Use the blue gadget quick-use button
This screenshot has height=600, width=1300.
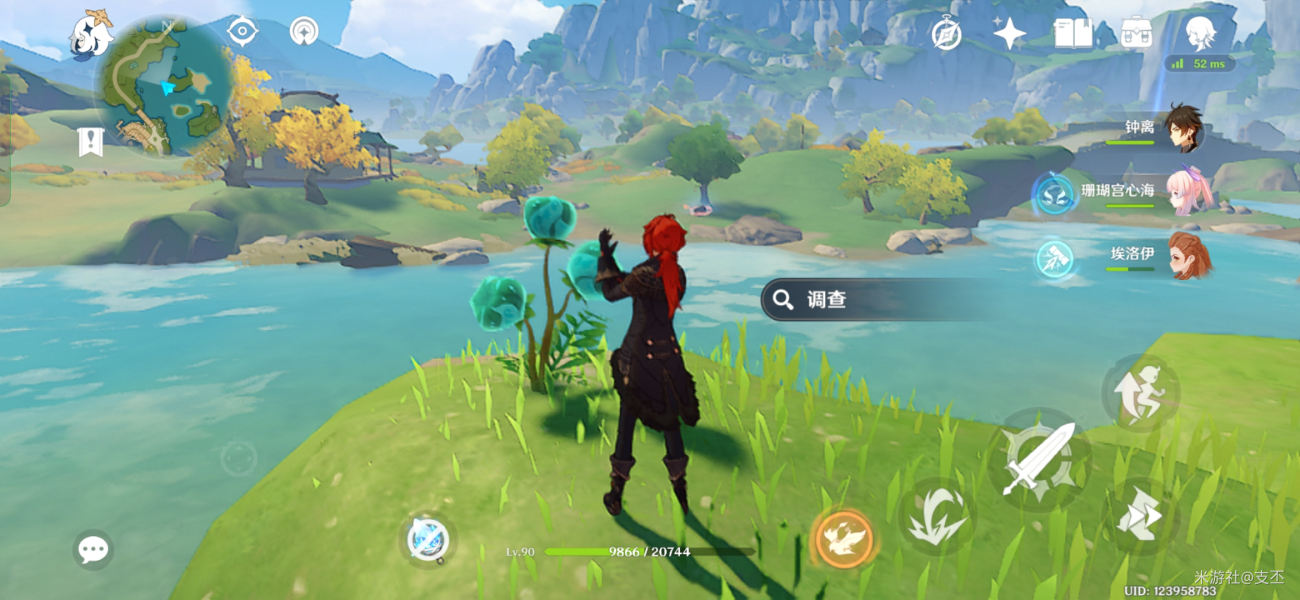pos(430,540)
